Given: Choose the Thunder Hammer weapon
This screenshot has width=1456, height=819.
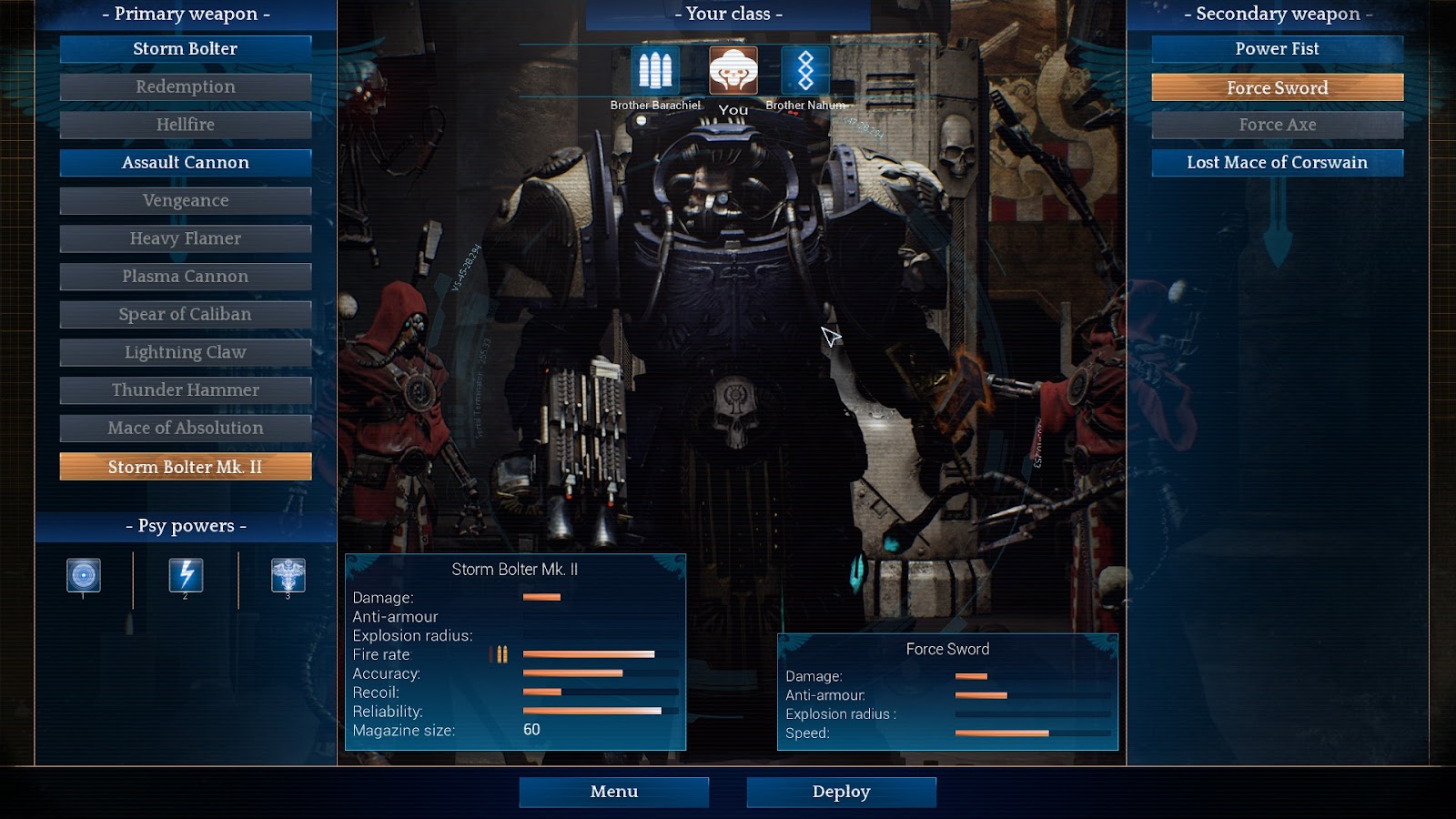Looking at the screenshot, I should click(x=186, y=390).
